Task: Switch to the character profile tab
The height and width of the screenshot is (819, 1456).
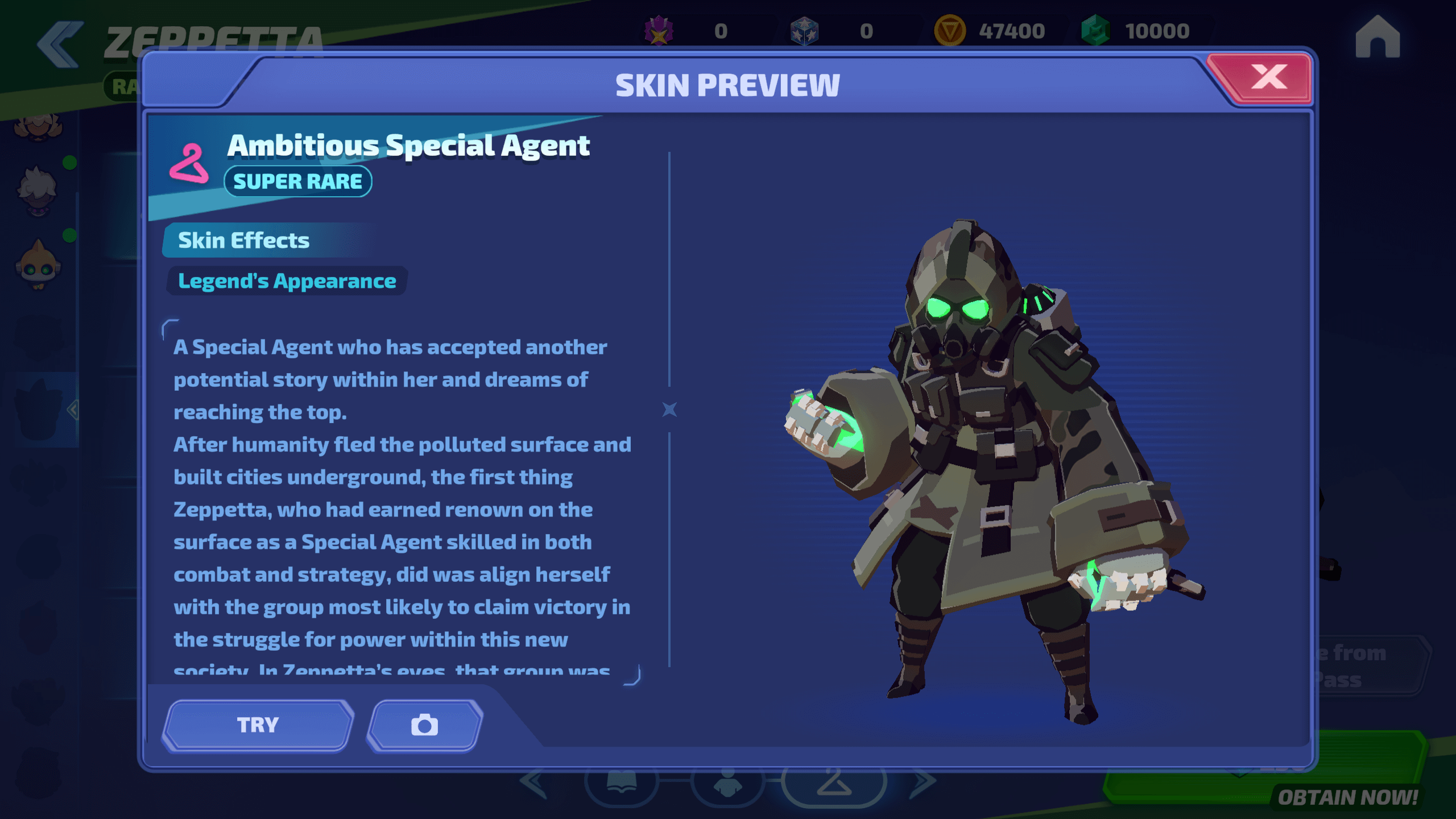Action: pyautogui.click(x=727, y=785)
